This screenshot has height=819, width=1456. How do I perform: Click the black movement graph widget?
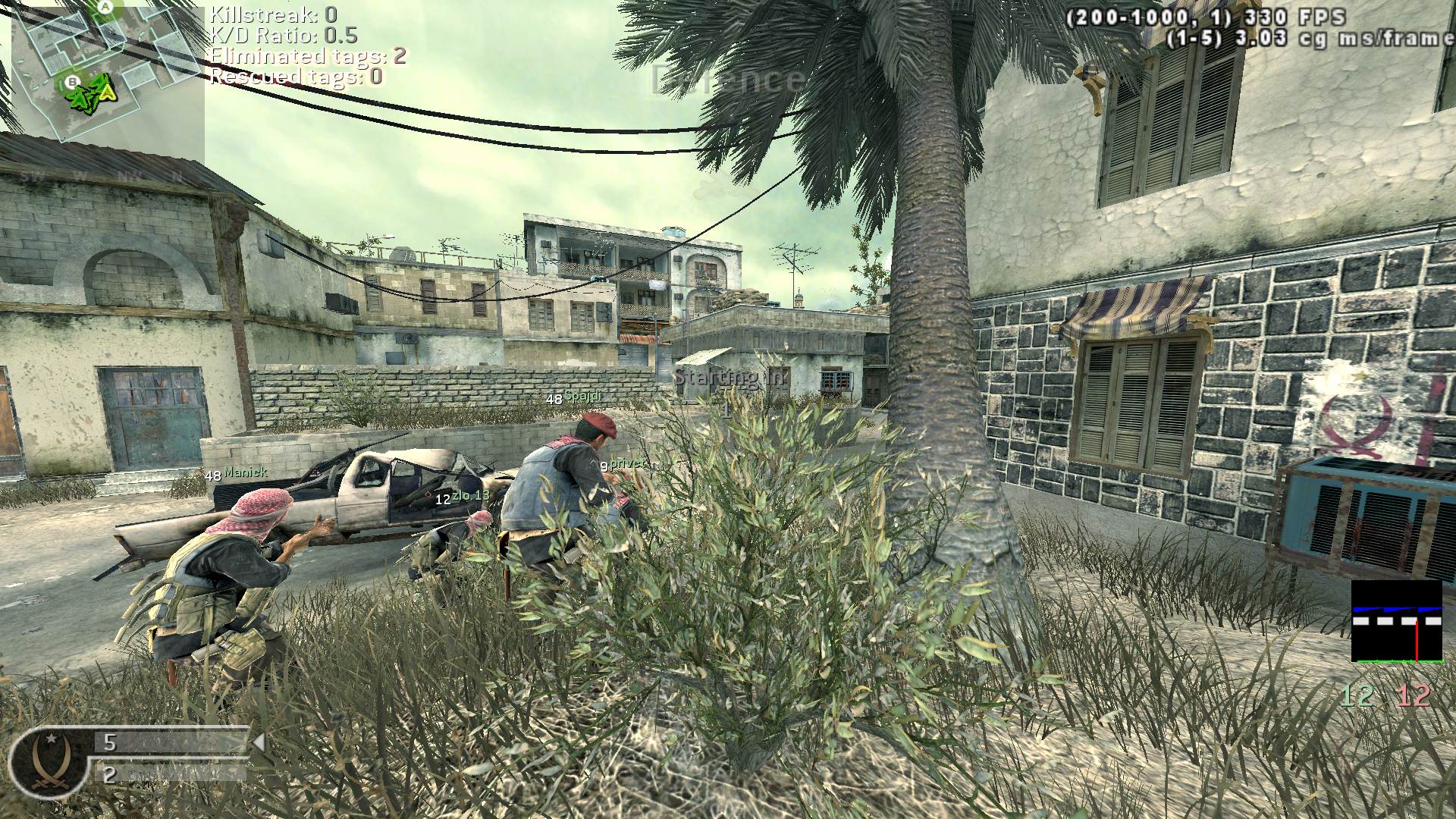(1396, 621)
